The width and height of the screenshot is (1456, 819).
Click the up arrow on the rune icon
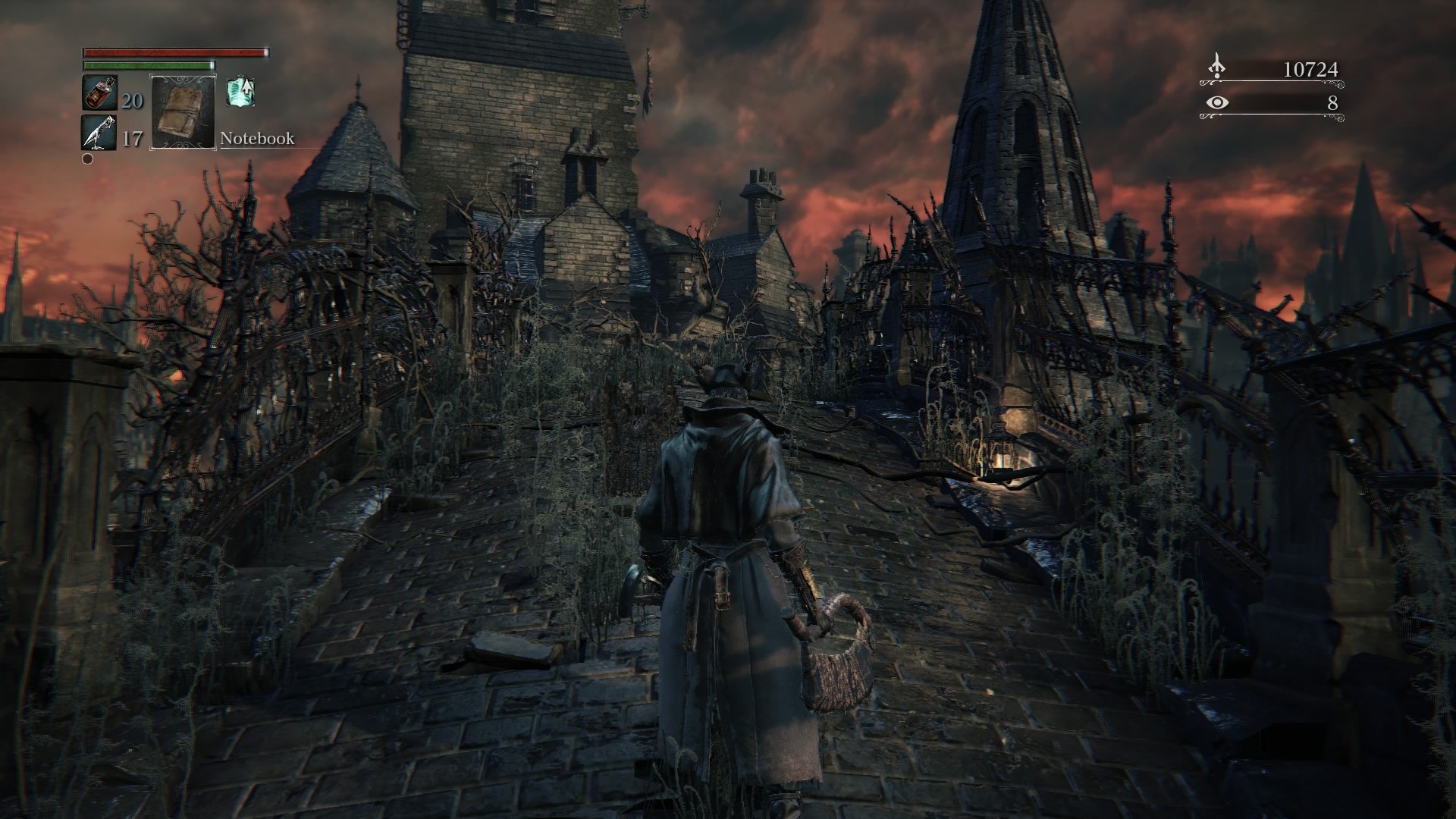tap(247, 87)
